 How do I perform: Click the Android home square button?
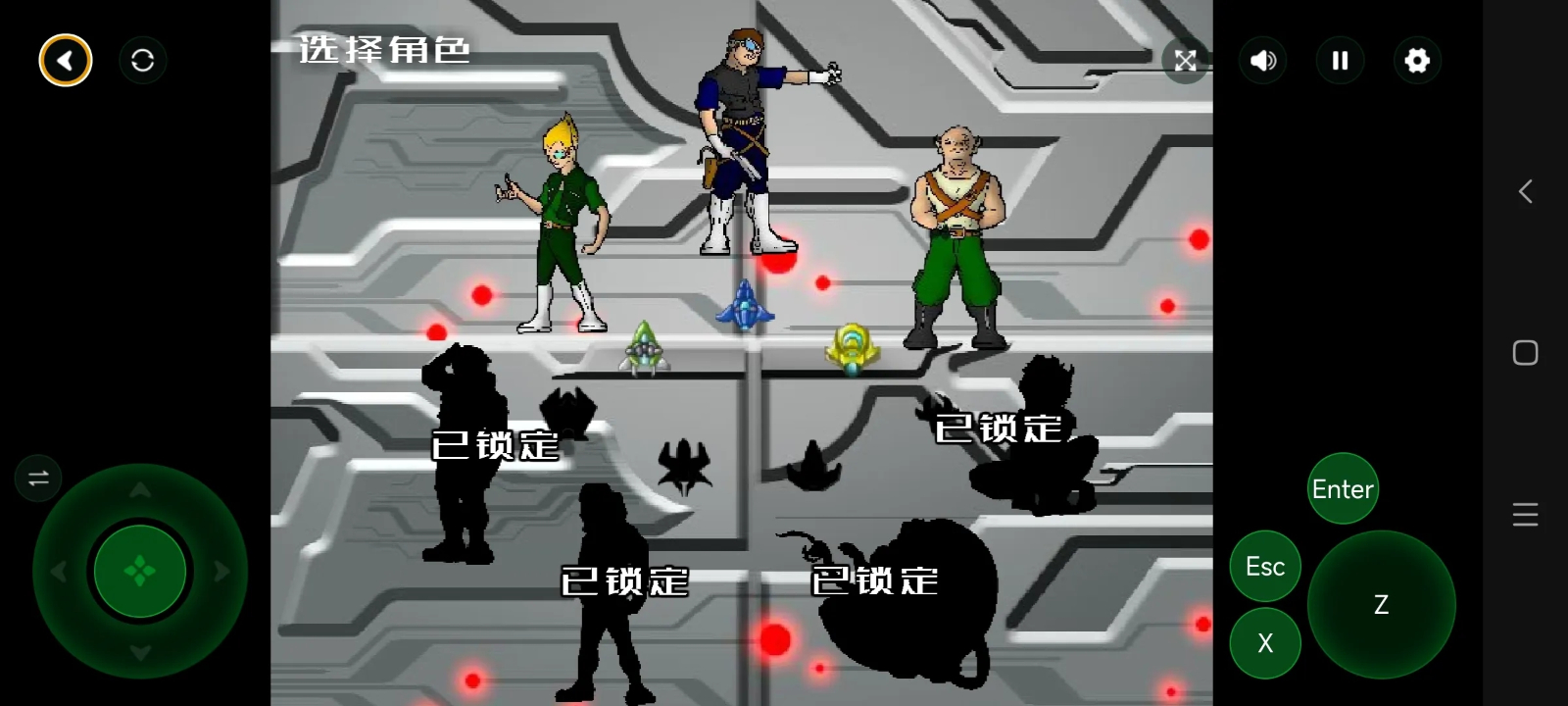pos(1525,353)
